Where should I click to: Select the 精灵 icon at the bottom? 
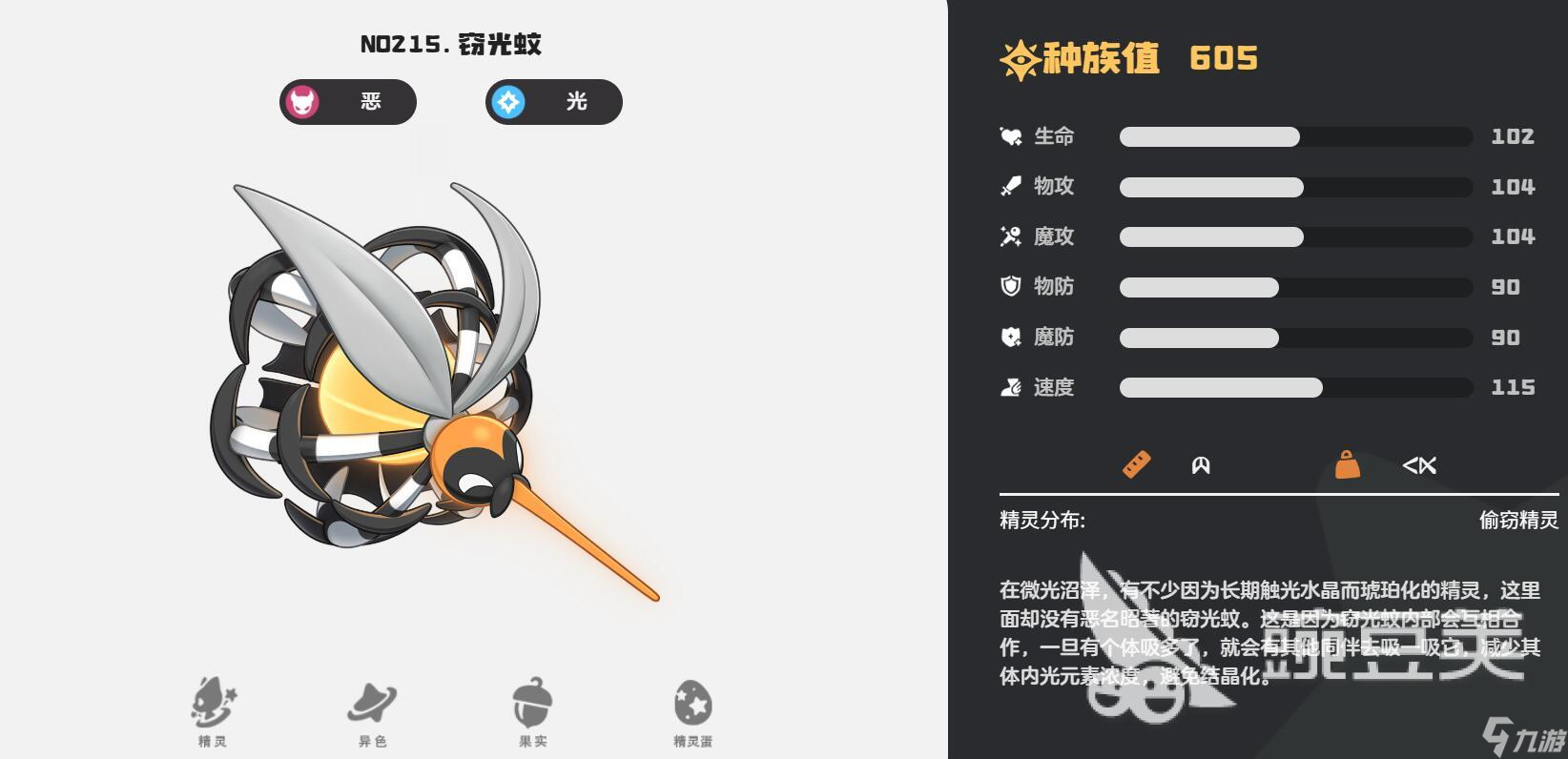pyautogui.click(x=212, y=706)
